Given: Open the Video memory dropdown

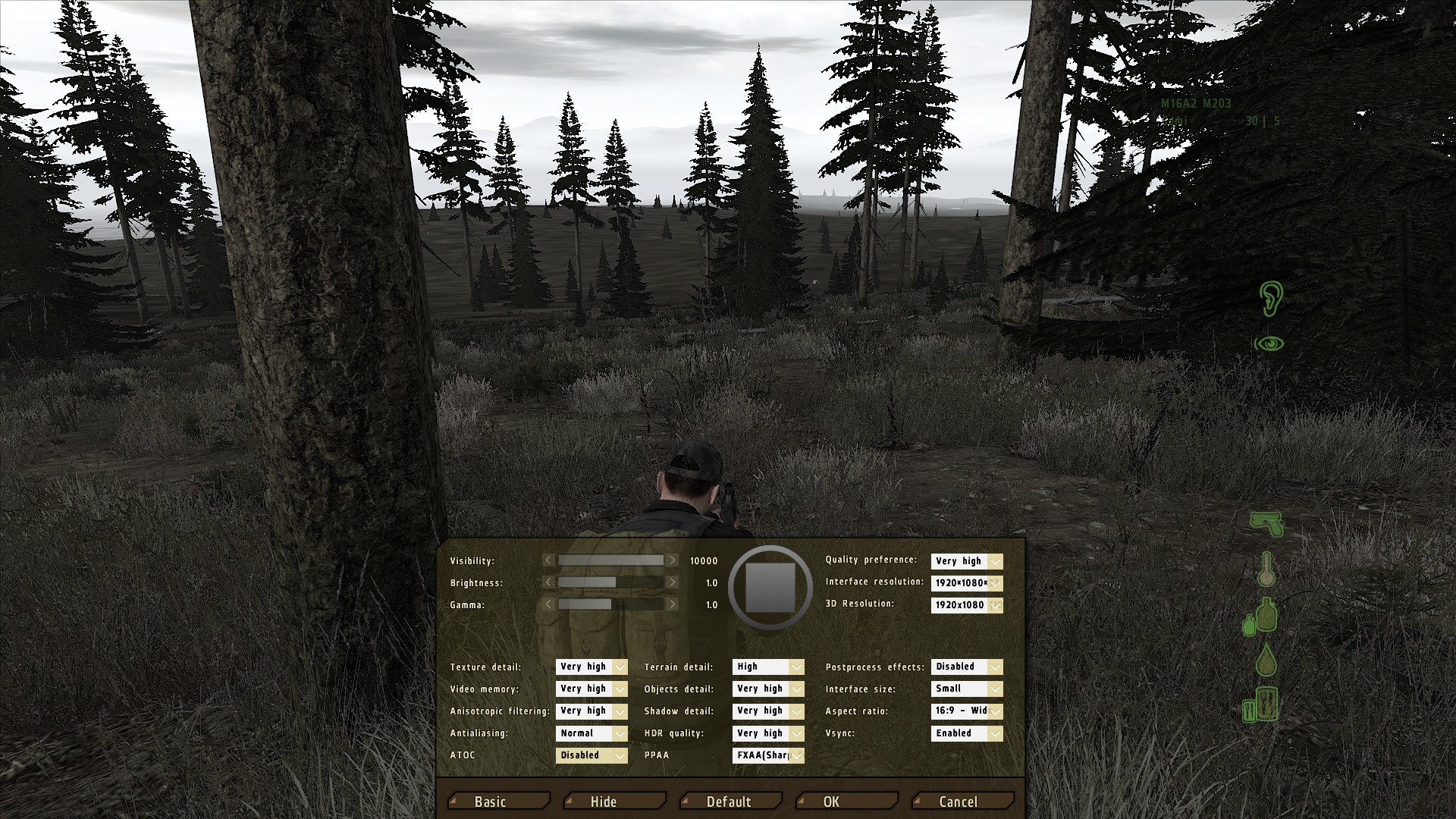Looking at the screenshot, I should point(591,689).
